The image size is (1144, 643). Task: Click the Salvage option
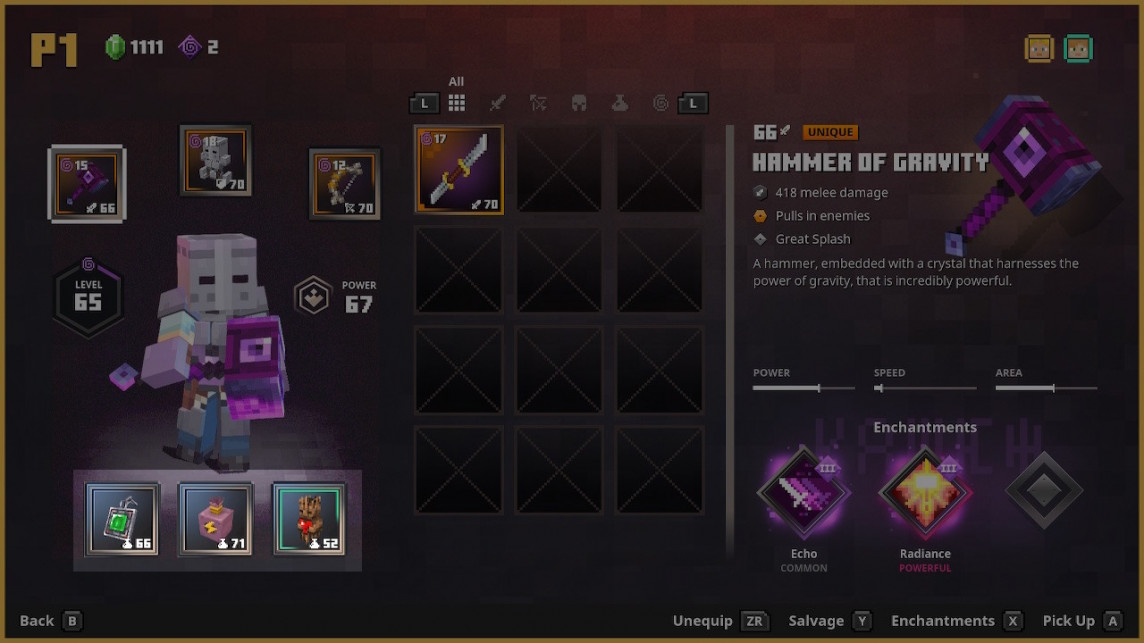[830, 621]
